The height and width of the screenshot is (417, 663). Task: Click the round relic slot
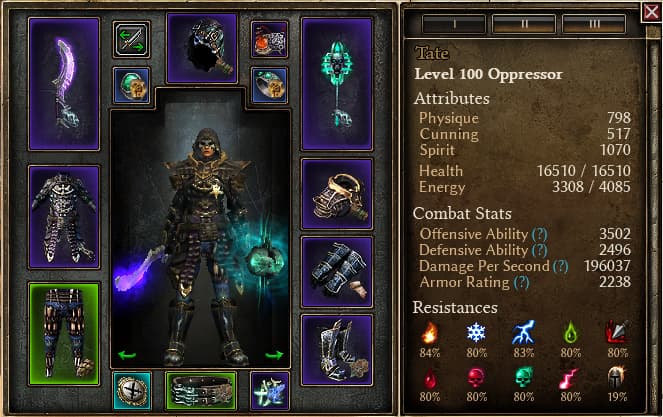point(131,390)
